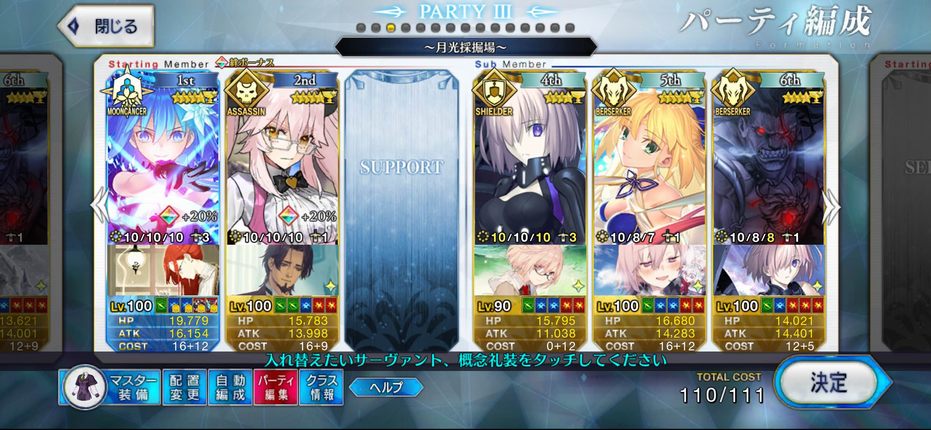The image size is (931, 430).
Task: Select the highlighted party page dot
Action: (390, 28)
